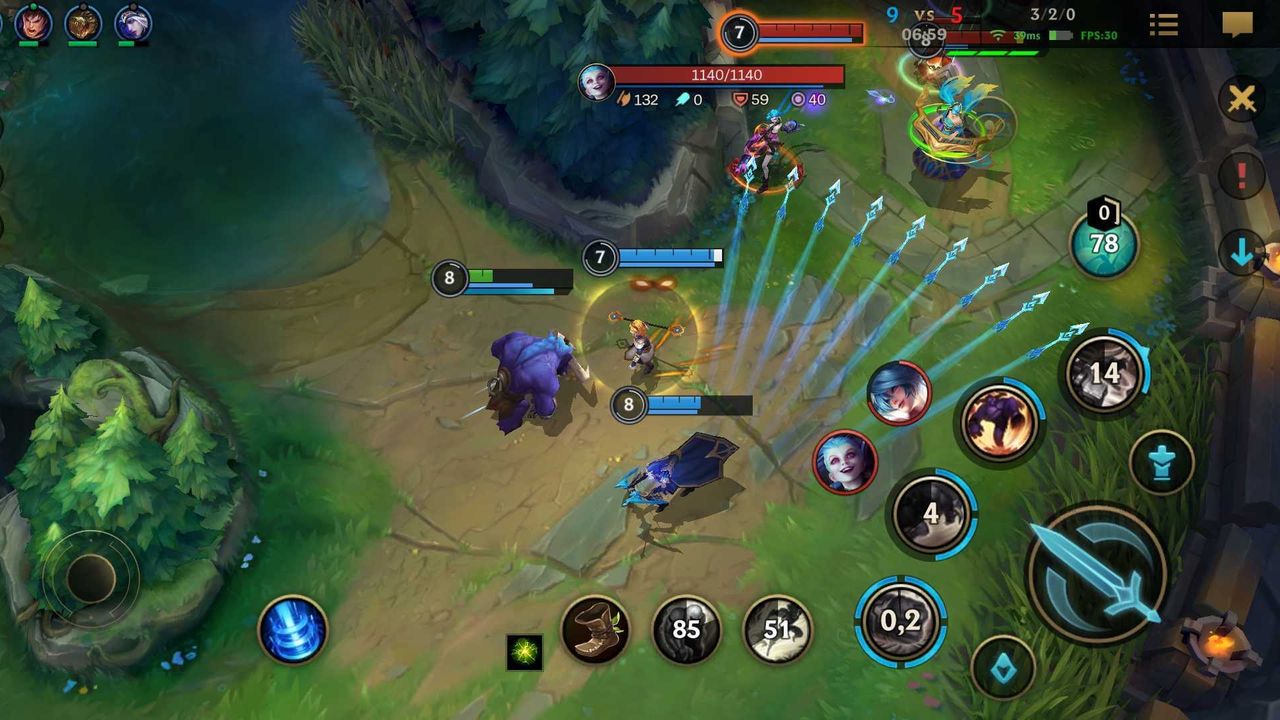1280x720 pixels.
Task: Target the Jinx enemy portrait
Action: 845,462
